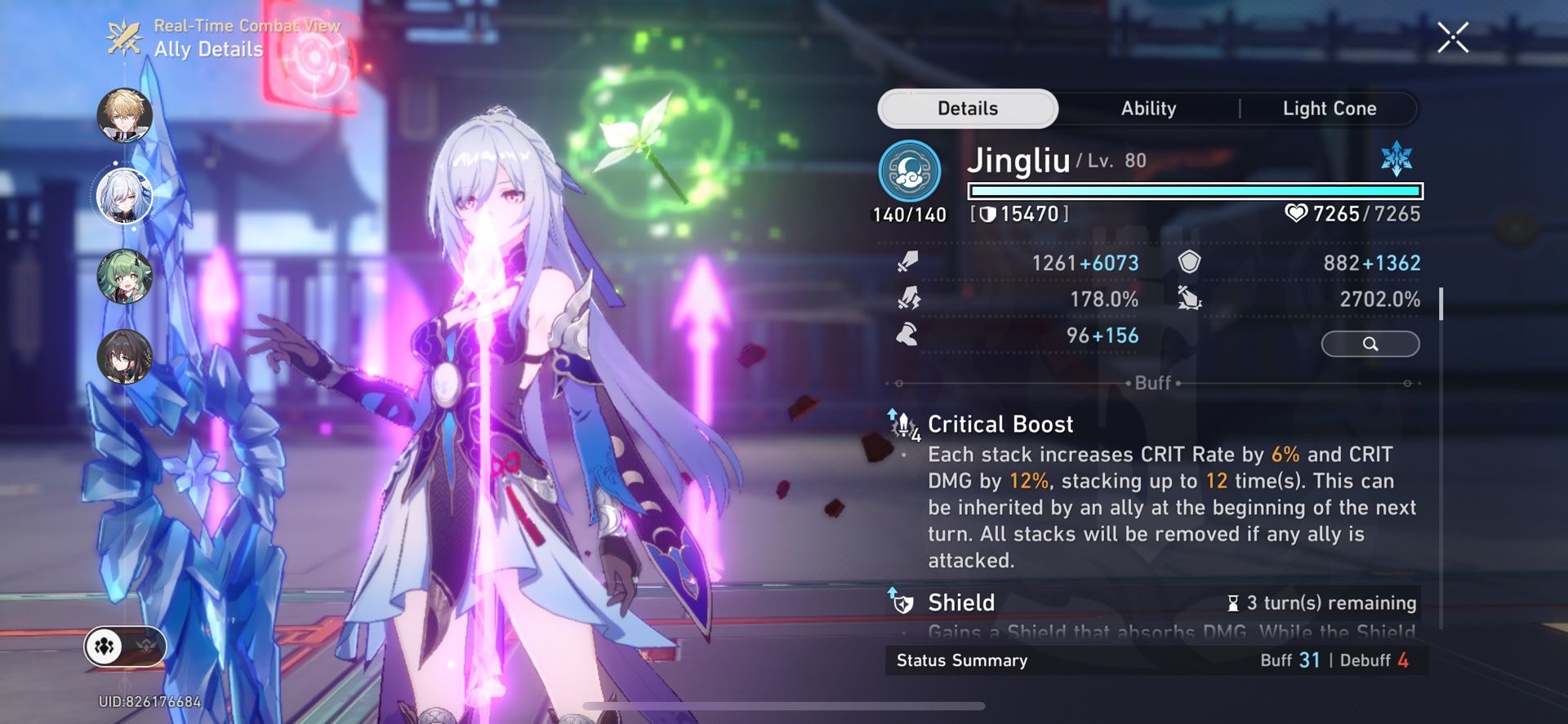Viewport: 1568px width, 724px height.
Task: Click the speed stat boot icon
Action: coord(906,335)
